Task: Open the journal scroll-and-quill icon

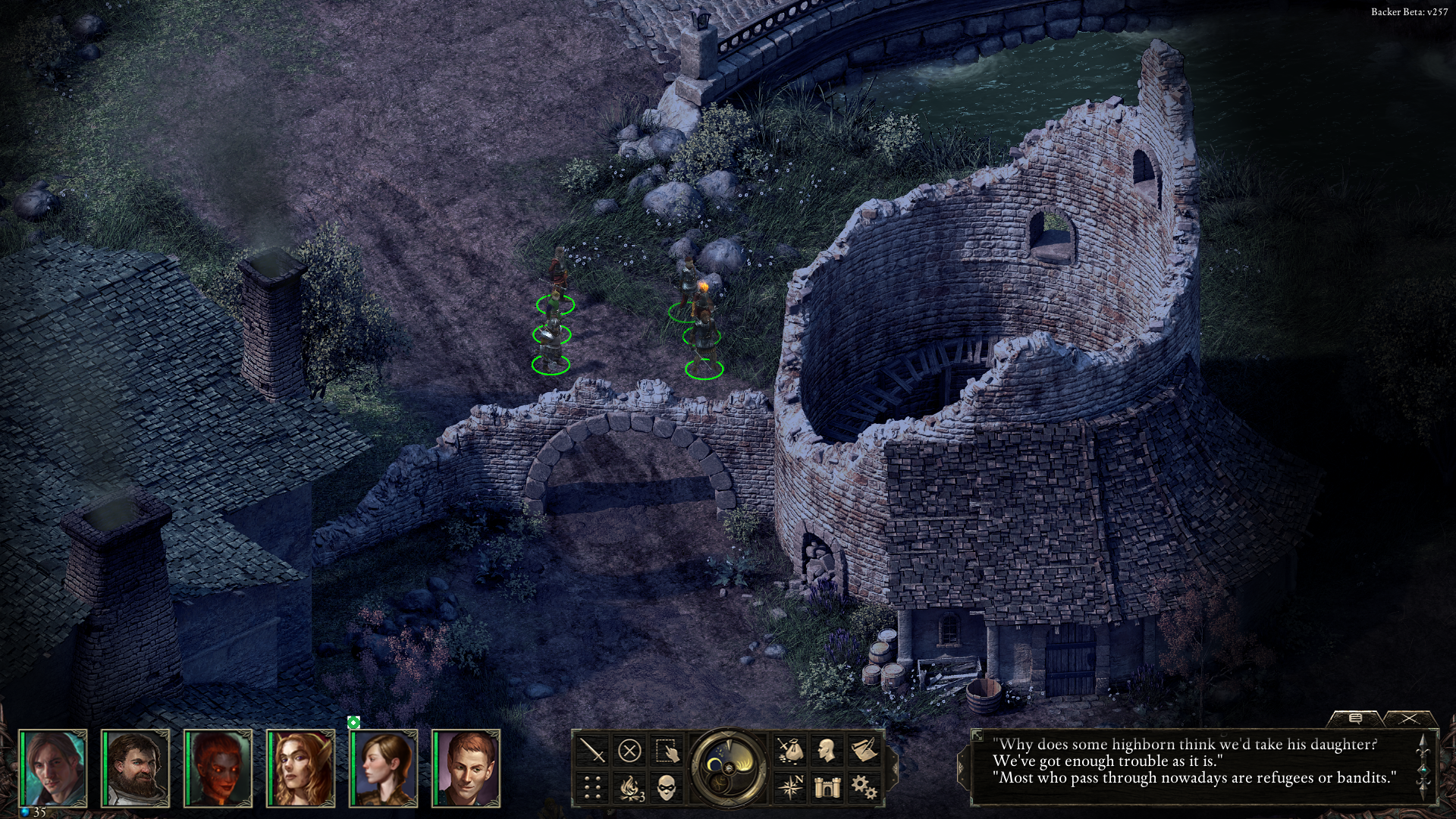Action: [864, 751]
